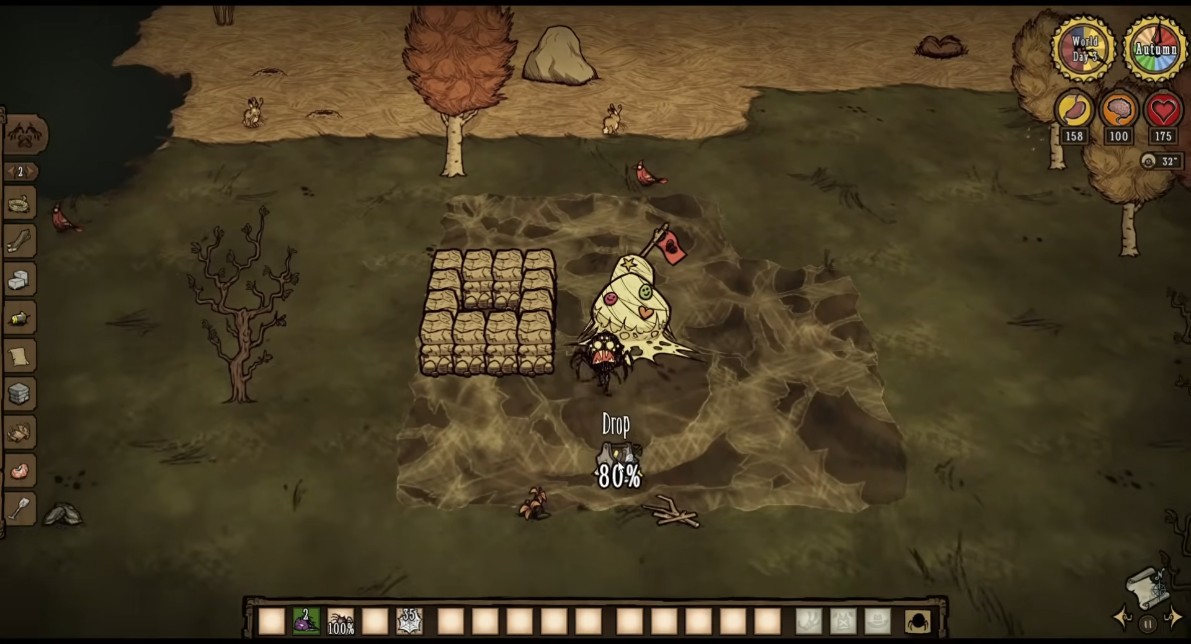
Task: Open the twig tools crafting category
Action: point(20,241)
